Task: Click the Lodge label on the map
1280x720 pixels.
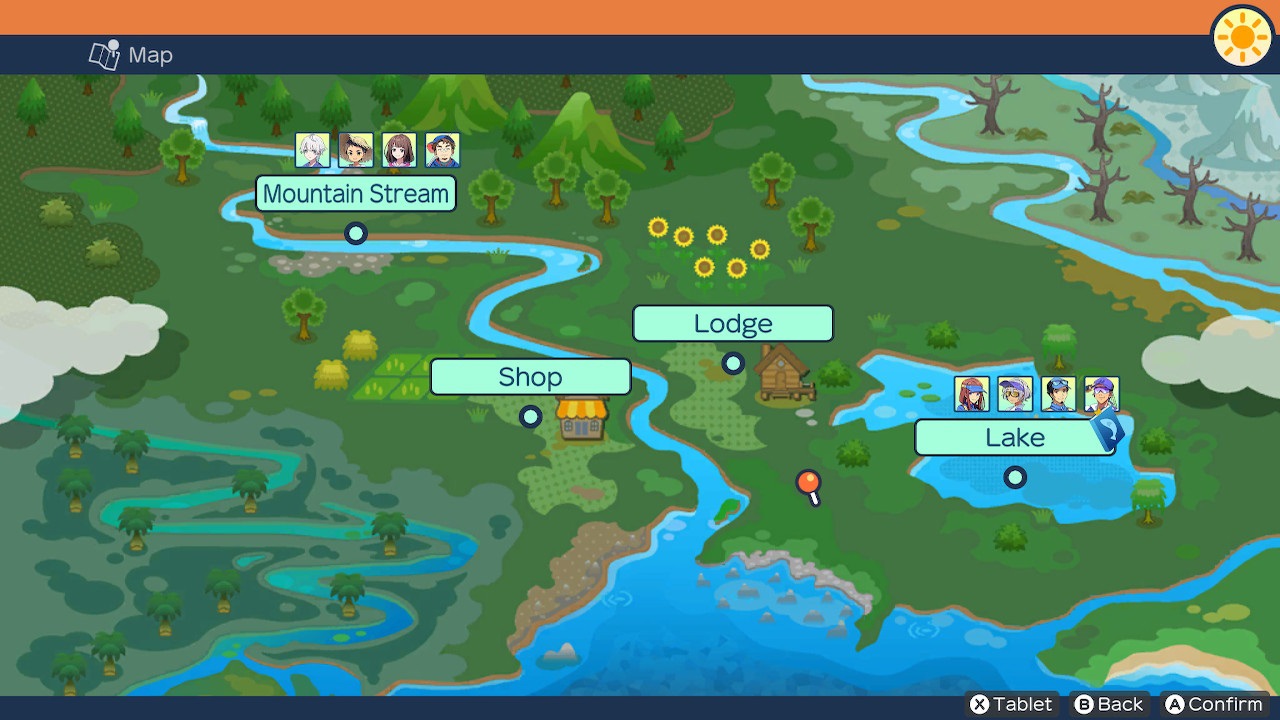Action: (x=733, y=323)
